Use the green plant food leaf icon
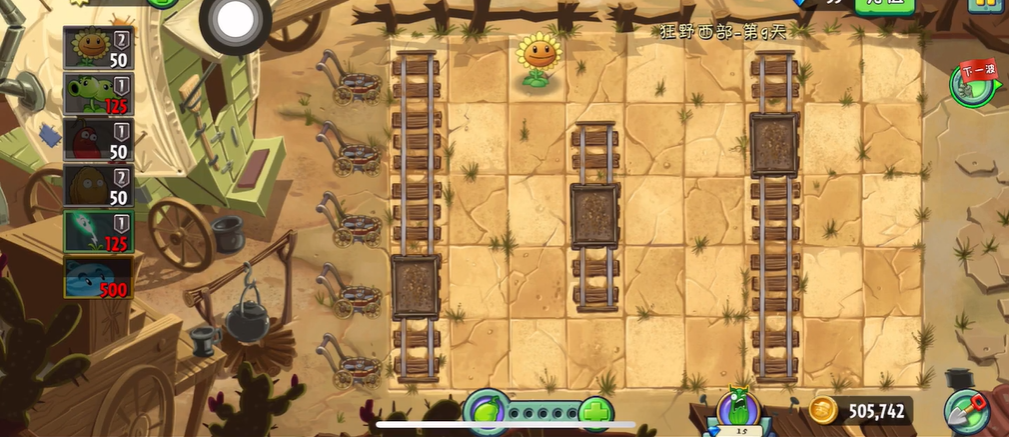 click(x=486, y=411)
